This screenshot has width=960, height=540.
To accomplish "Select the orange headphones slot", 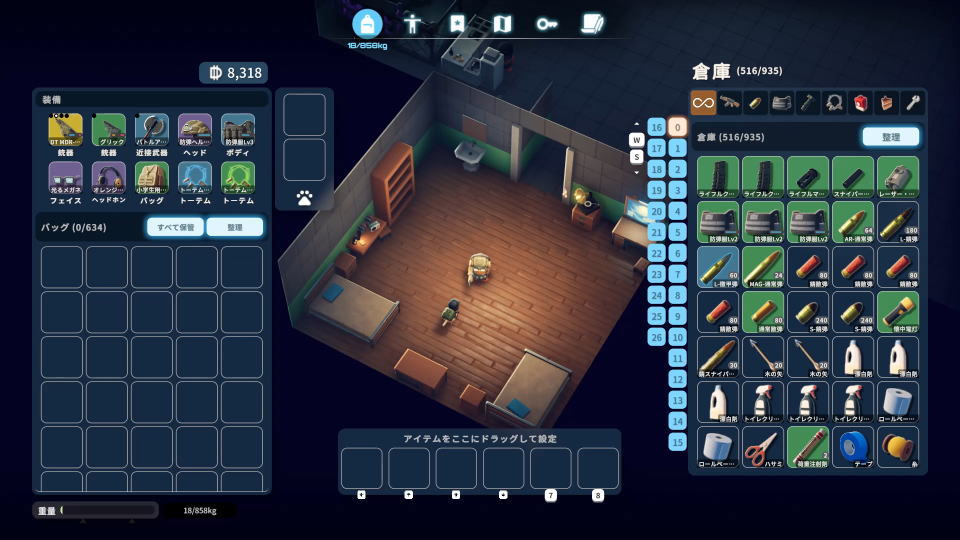I will 109,180.
